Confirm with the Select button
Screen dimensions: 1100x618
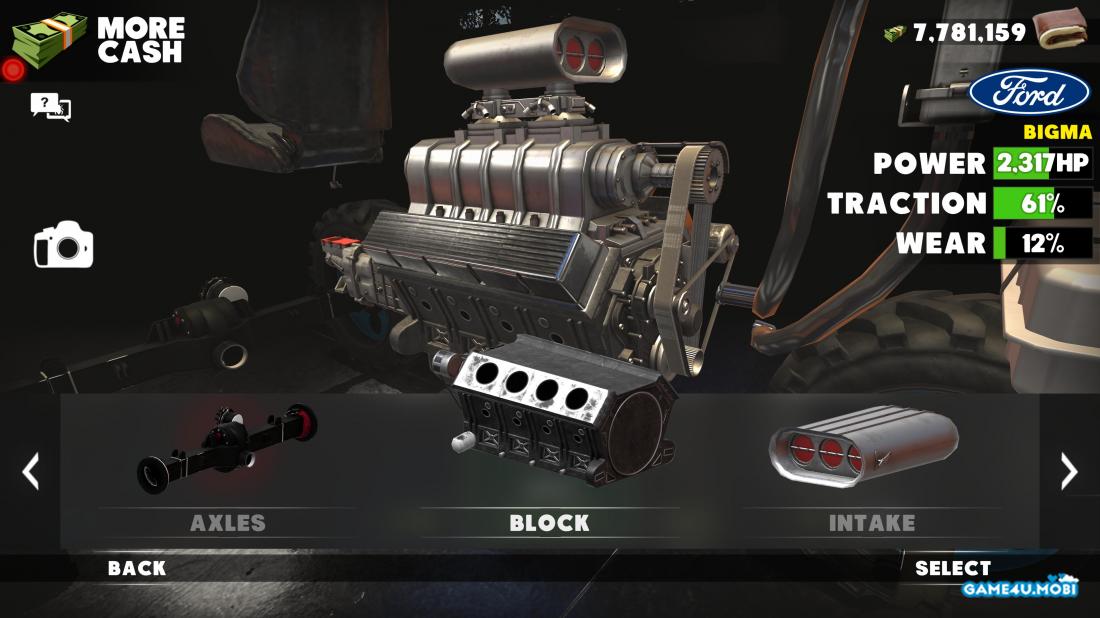coord(953,569)
